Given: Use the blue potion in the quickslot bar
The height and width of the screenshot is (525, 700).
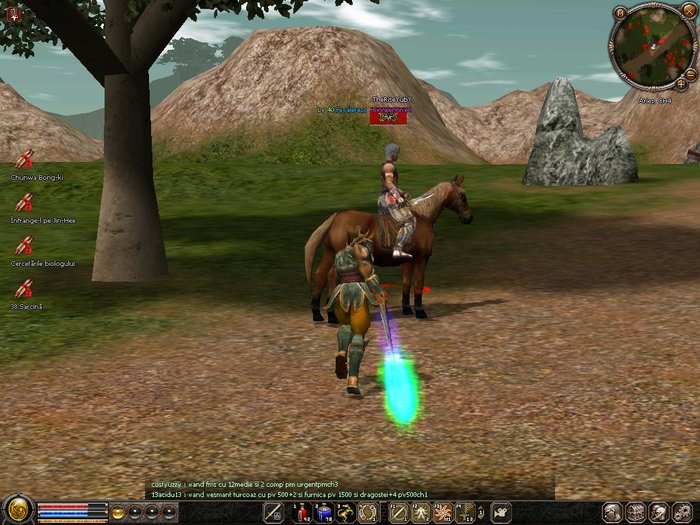Looking at the screenshot, I should [324, 513].
